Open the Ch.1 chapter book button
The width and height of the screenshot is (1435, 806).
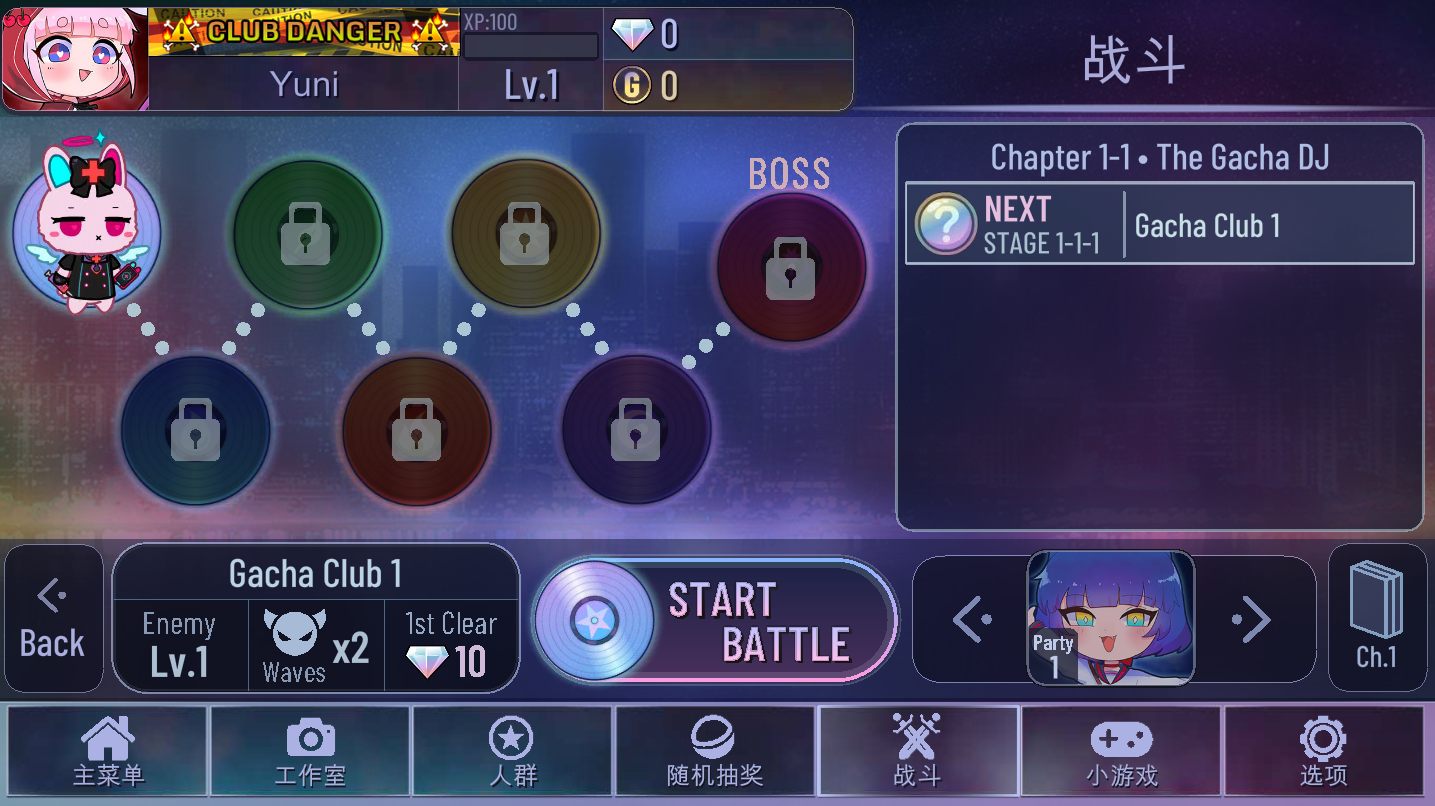tap(1377, 617)
